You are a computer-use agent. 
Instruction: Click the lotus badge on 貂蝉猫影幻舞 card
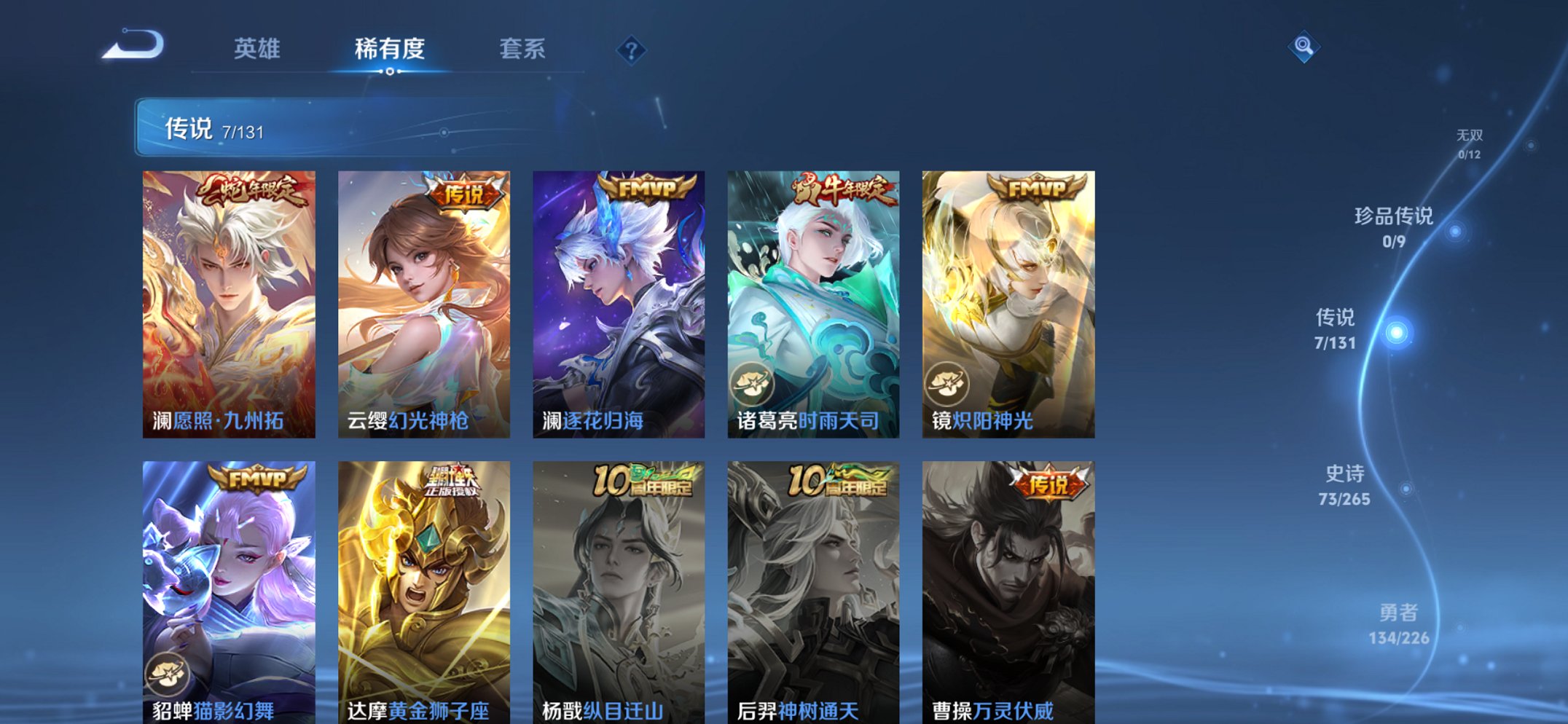point(166,675)
